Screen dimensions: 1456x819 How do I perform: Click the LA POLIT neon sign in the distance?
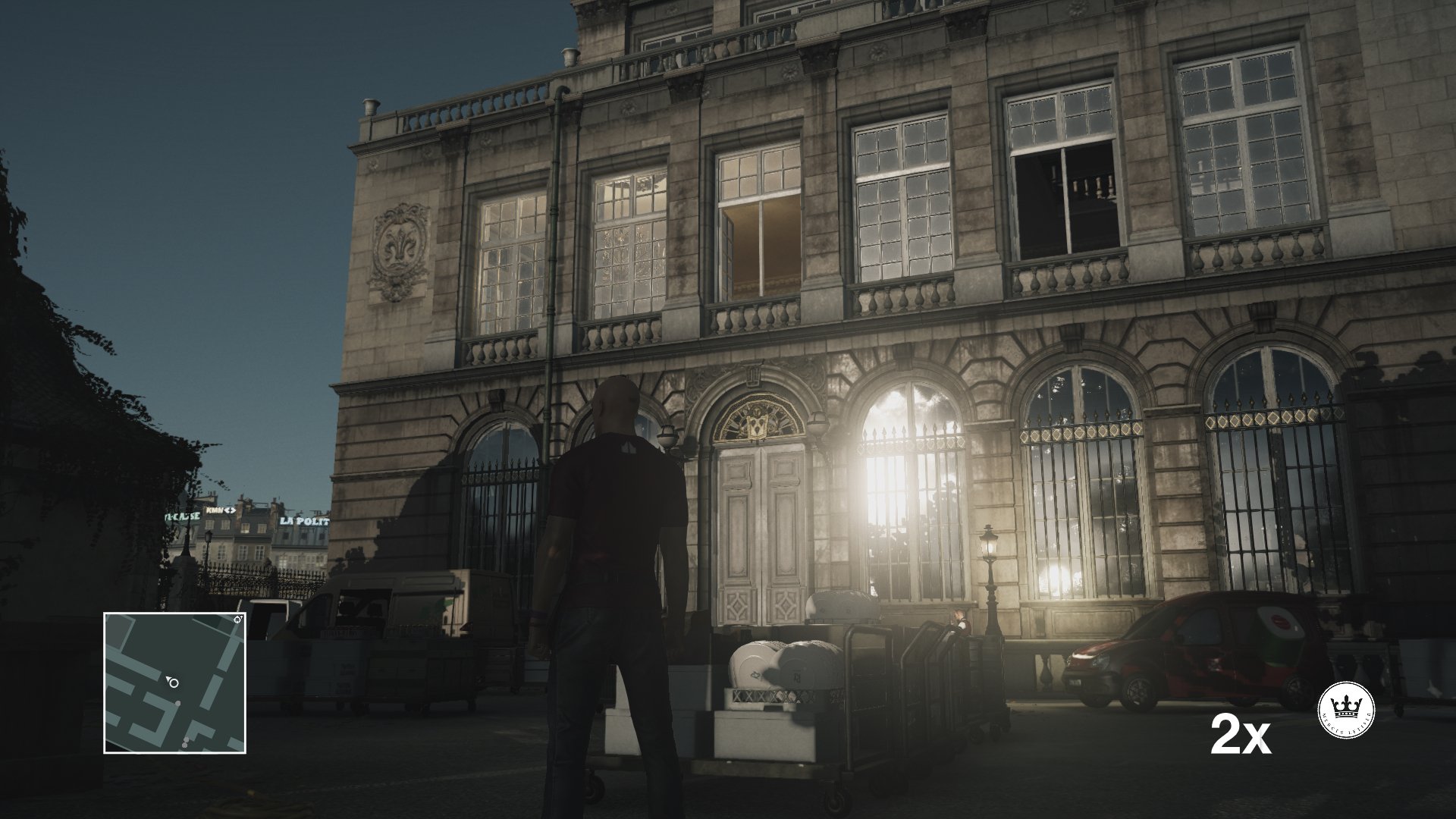[x=306, y=522]
